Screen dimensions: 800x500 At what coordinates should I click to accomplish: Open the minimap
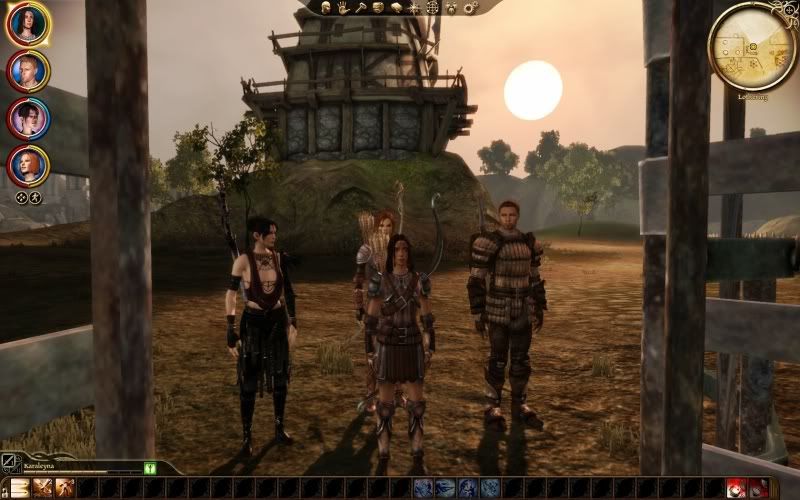[x=751, y=45]
